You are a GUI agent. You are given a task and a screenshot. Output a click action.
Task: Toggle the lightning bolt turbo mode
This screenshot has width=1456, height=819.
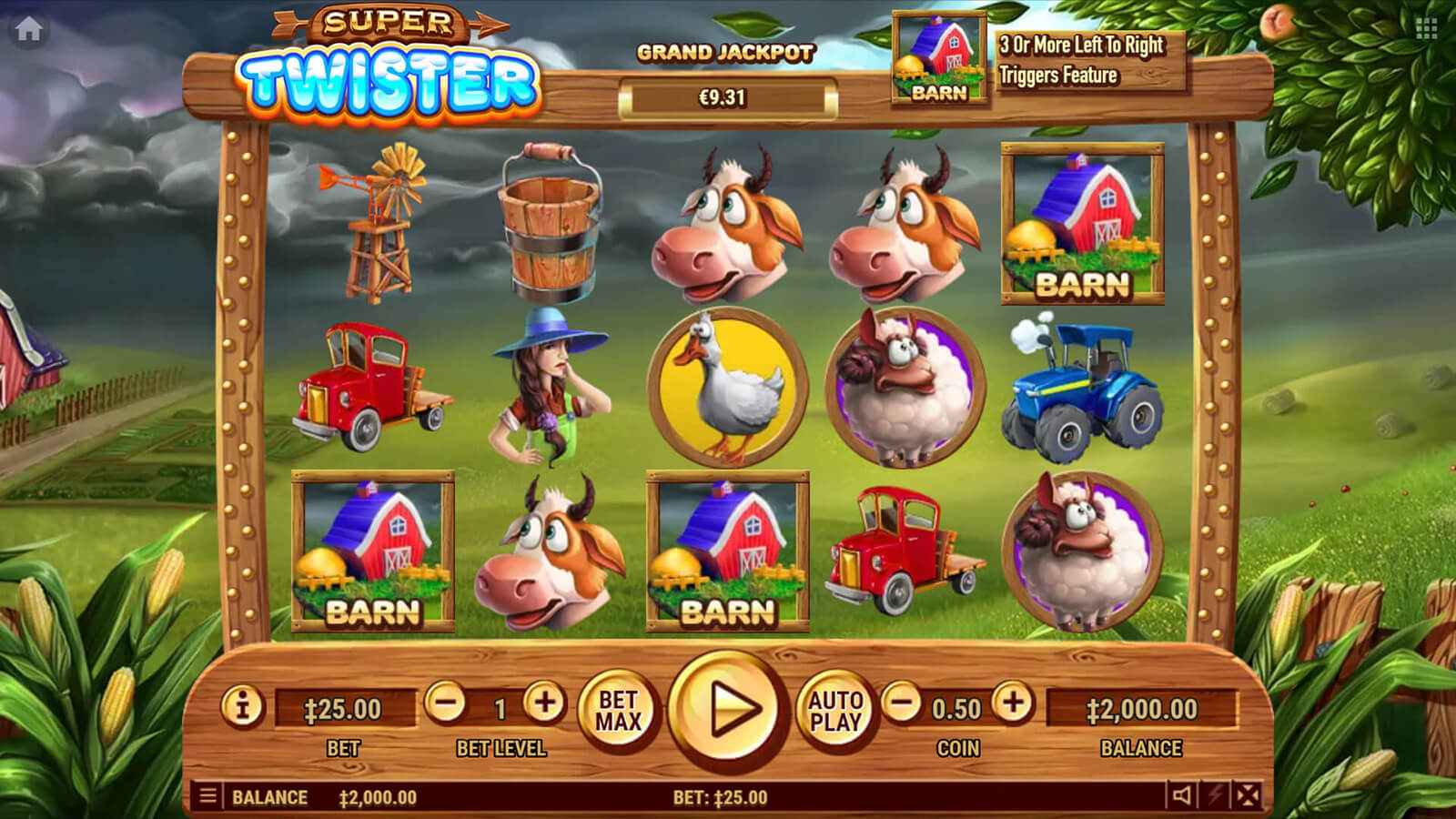click(x=1215, y=796)
